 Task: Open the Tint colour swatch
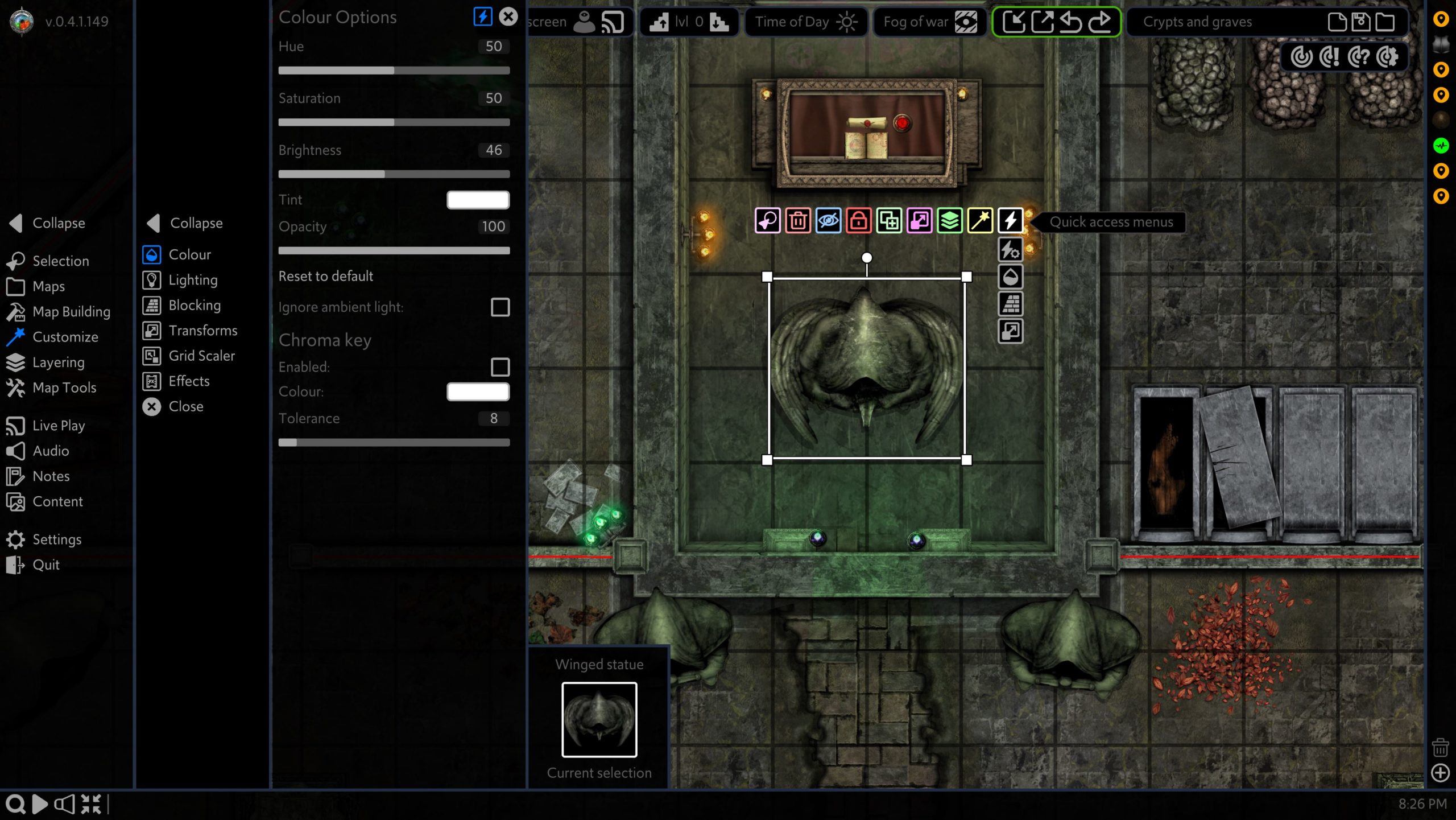pyautogui.click(x=478, y=200)
